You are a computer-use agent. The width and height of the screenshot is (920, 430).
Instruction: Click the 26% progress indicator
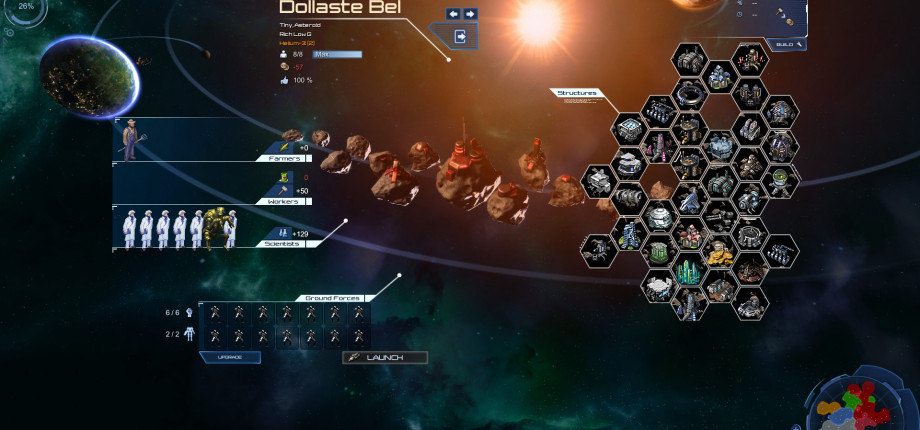coord(24,8)
